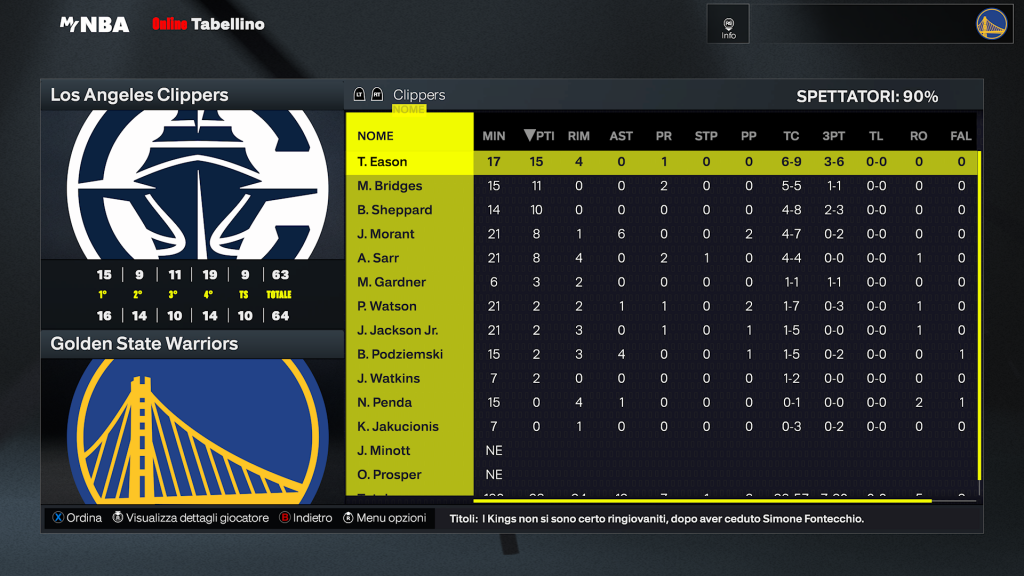The width and height of the screenshot is (1024, 576).
Task: Select B. Sheppard's stats row
Action: (395, 210)
